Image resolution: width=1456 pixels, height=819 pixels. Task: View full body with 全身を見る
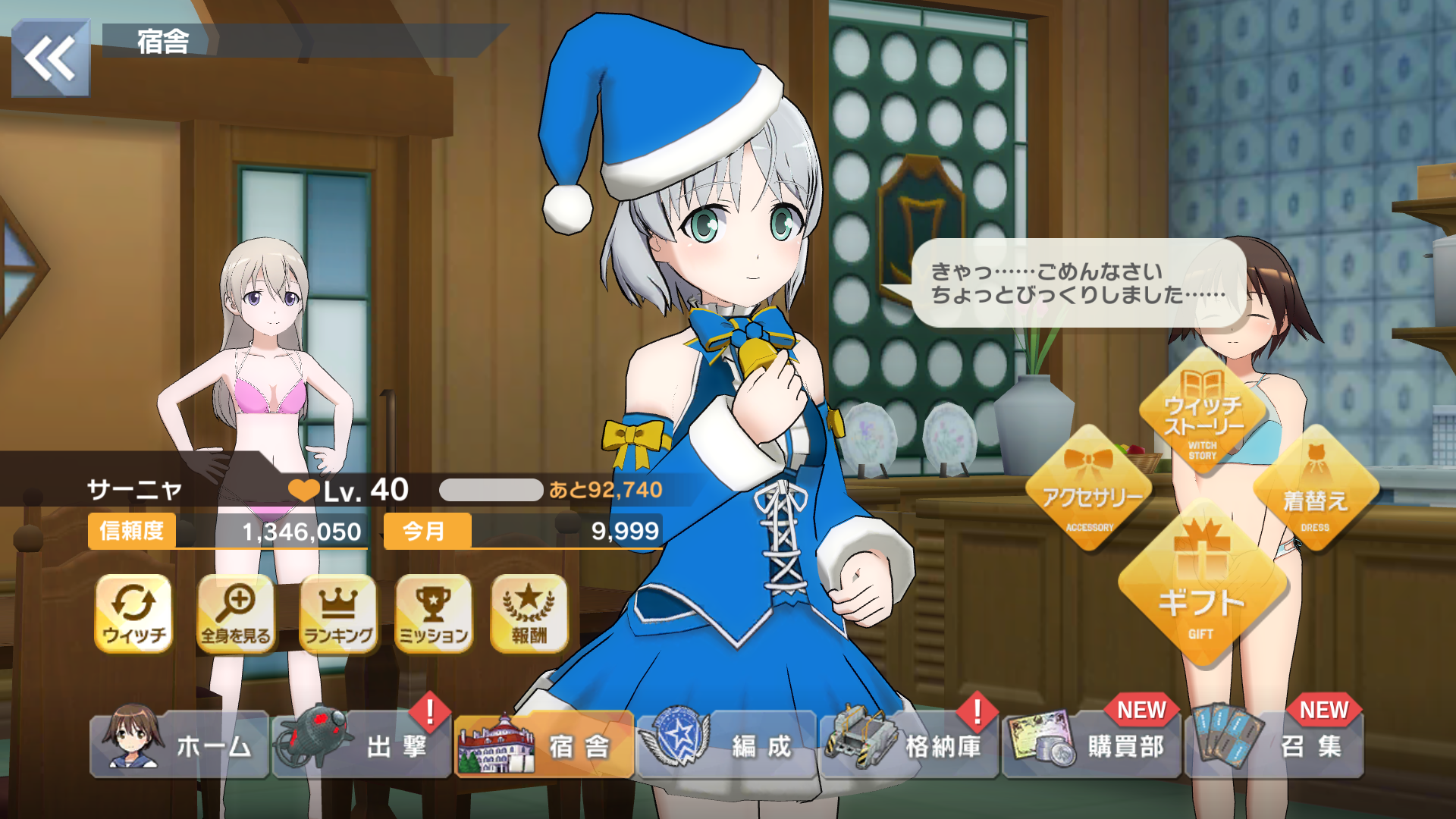click(x=235, y=613)
